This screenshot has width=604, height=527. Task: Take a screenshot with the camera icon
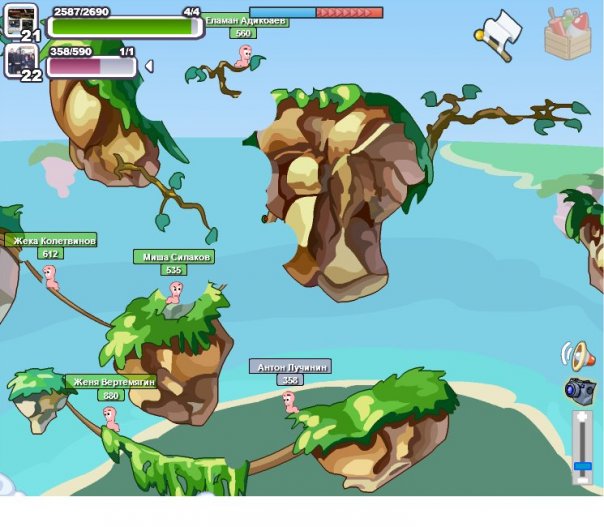[x=579, y=389]
